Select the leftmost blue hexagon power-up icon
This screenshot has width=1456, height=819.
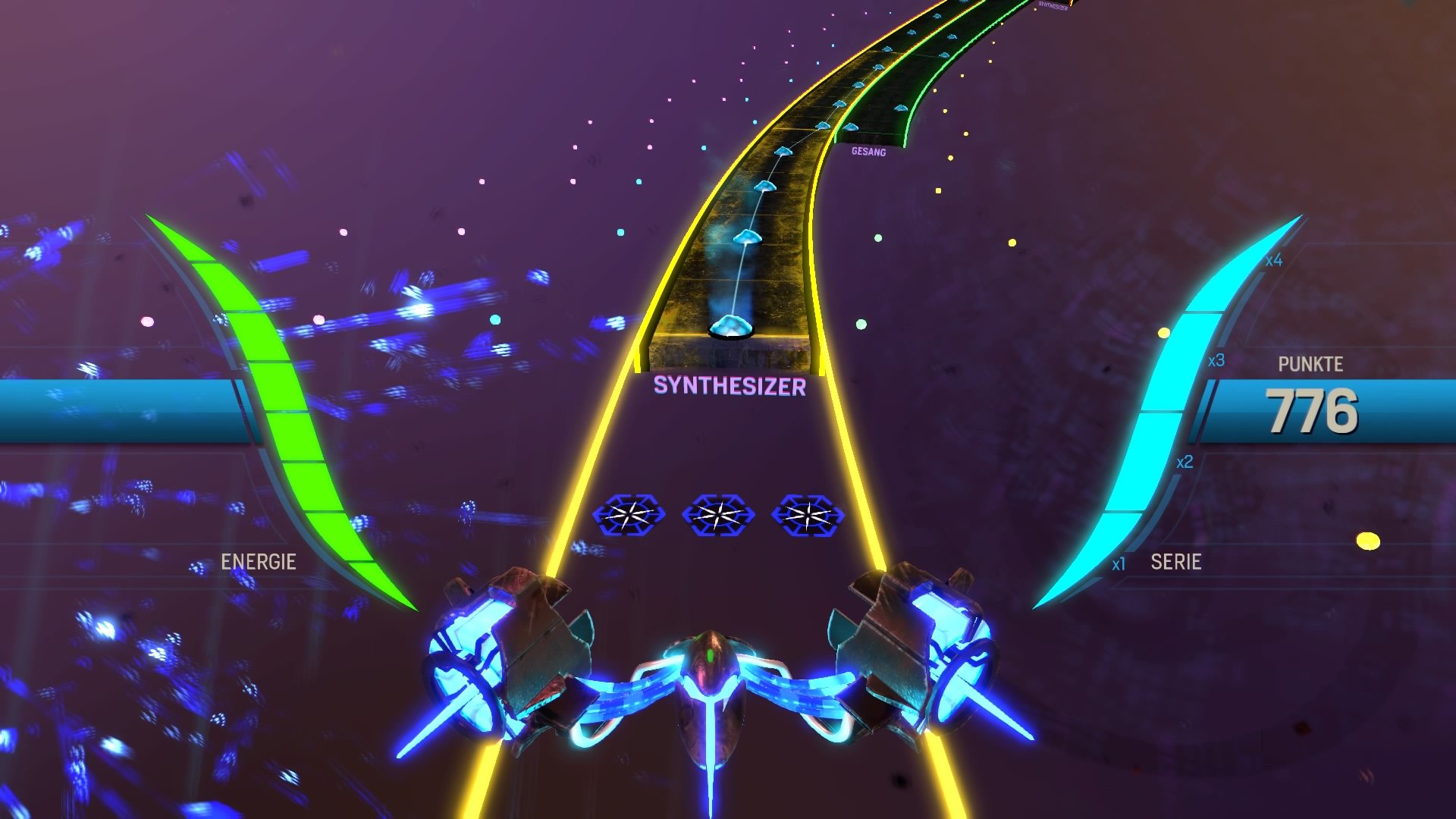[631, 516]
